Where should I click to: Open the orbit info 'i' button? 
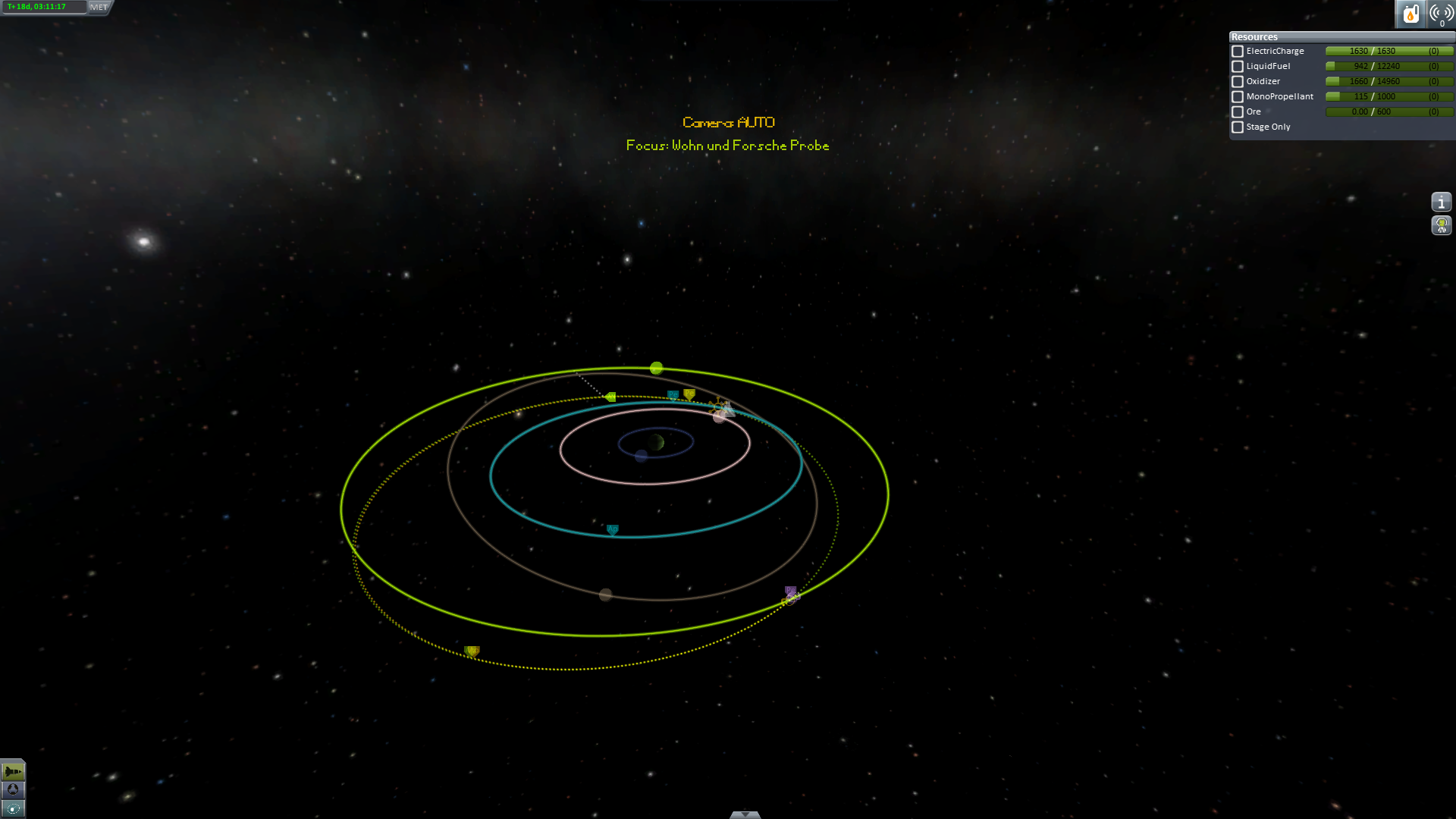coord(1441,202)
